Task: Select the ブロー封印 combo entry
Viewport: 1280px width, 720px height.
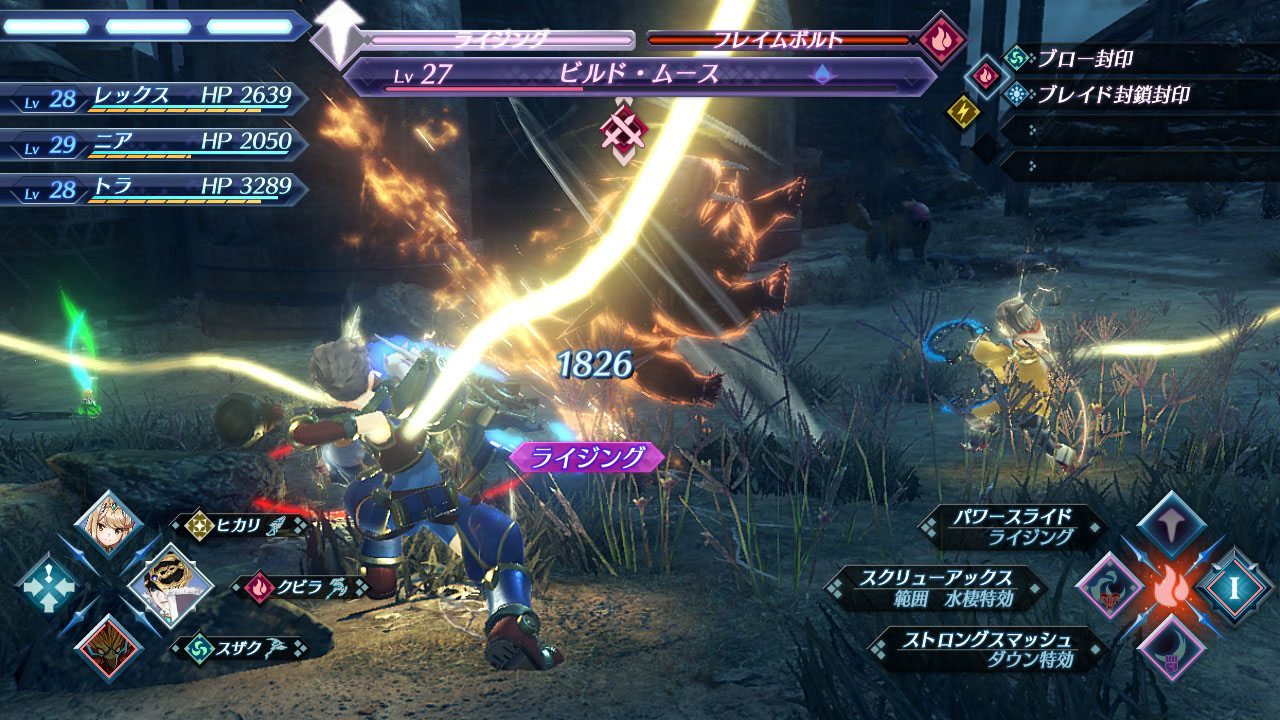Action: 1084,59
